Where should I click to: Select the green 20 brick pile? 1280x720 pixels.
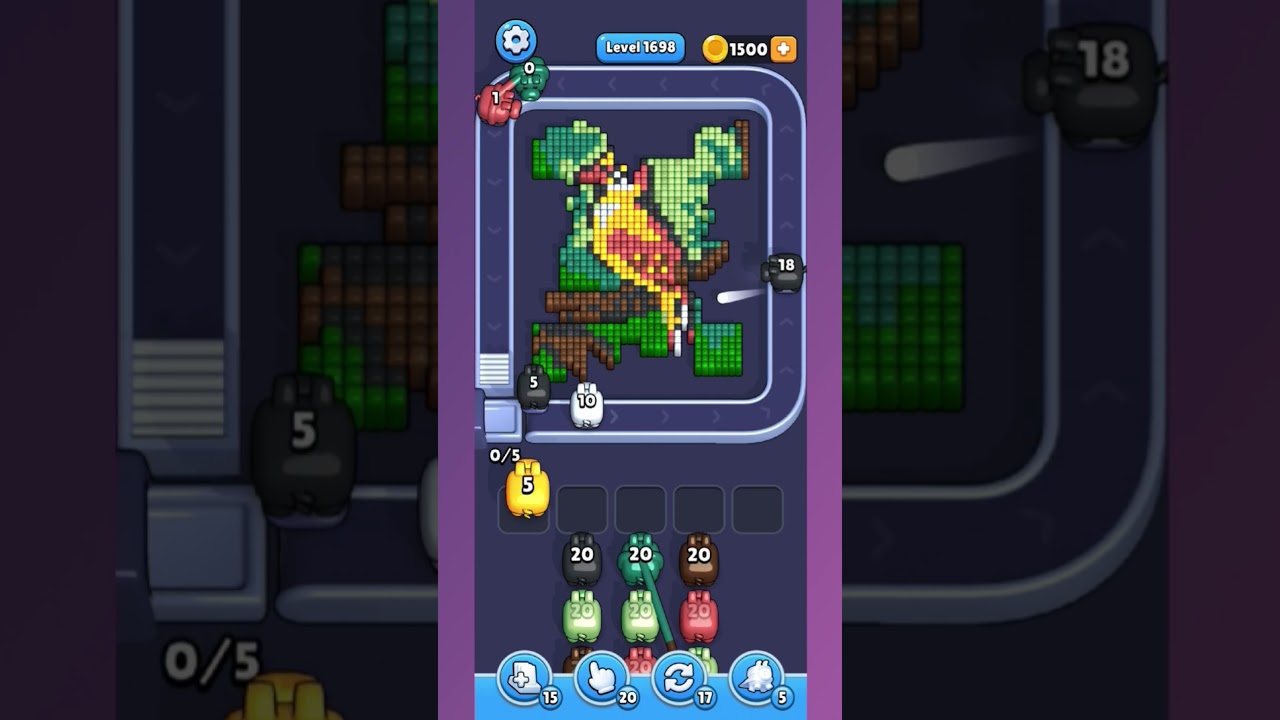(639, 558)
